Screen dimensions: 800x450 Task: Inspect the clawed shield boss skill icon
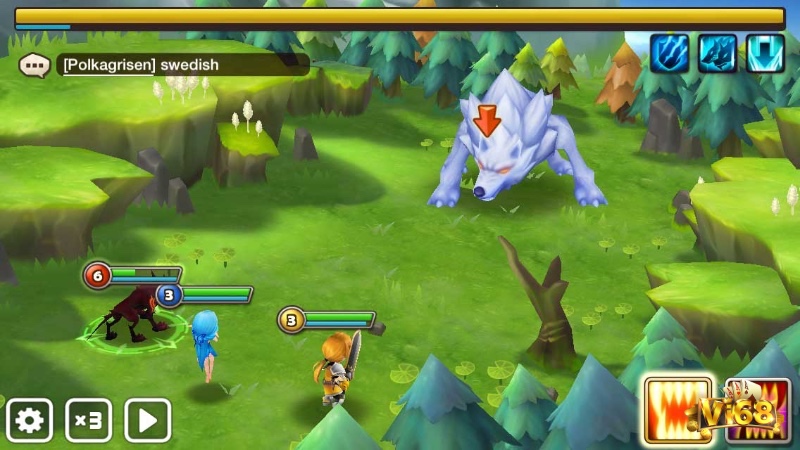pos(669,53)
